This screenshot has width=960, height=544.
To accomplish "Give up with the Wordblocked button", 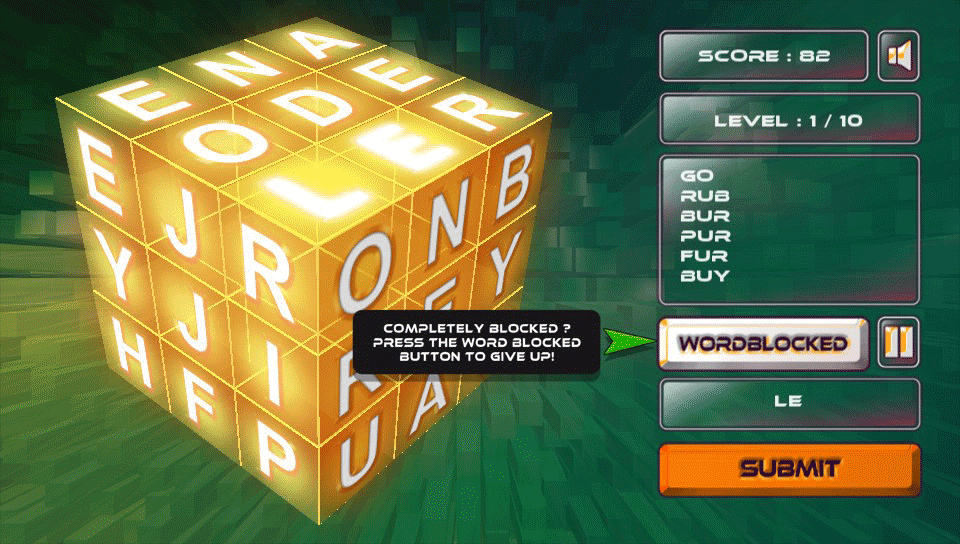I will coord(763,343).
